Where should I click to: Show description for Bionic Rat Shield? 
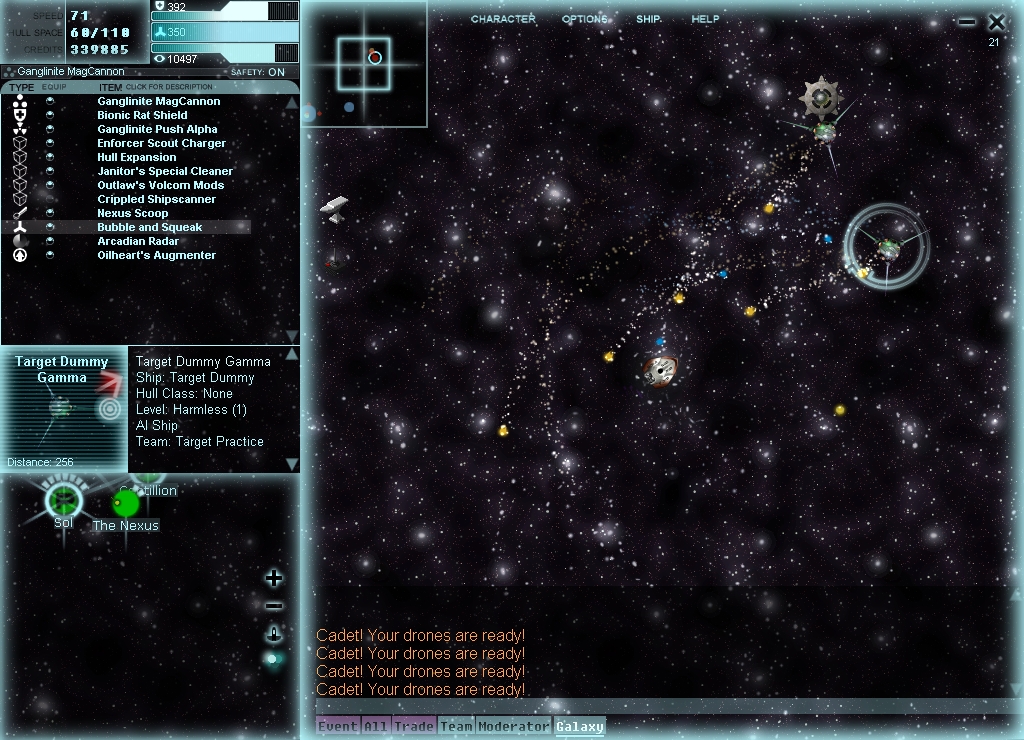[x=141, y=115]
